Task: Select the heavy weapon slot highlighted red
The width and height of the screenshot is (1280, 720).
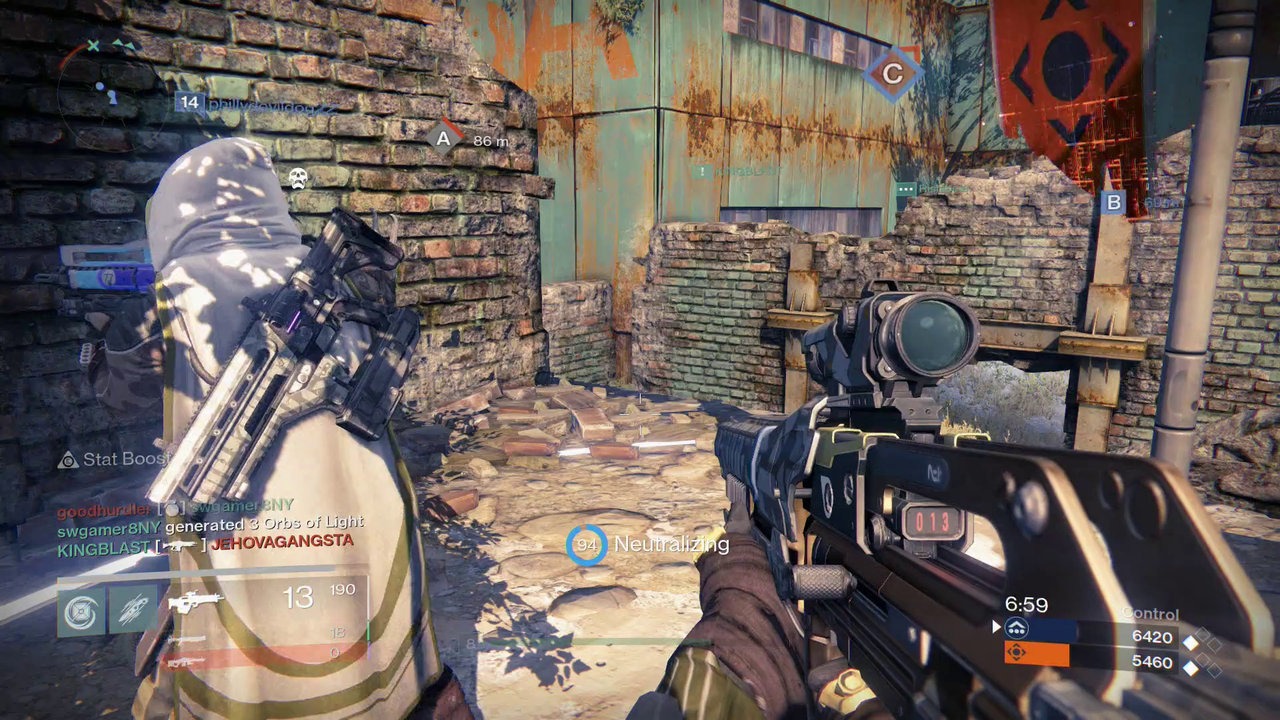Action: tap(188, 659)
